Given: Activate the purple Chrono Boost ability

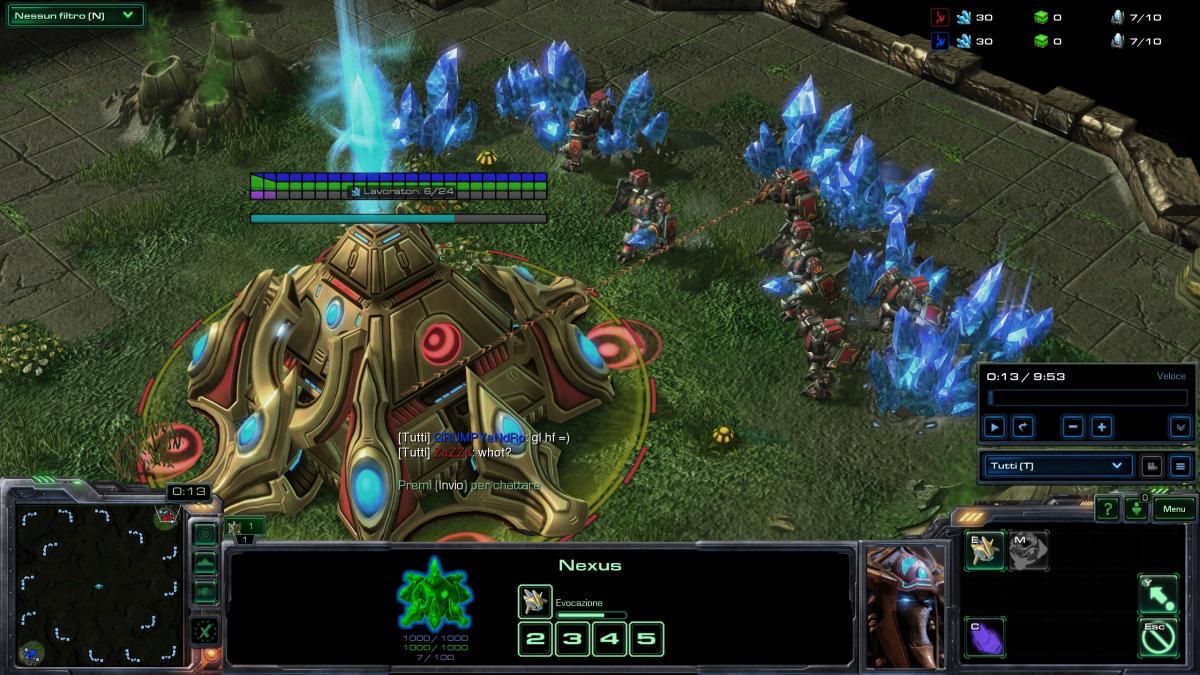Looking at the screenshot, I should (x=984, y=638).
